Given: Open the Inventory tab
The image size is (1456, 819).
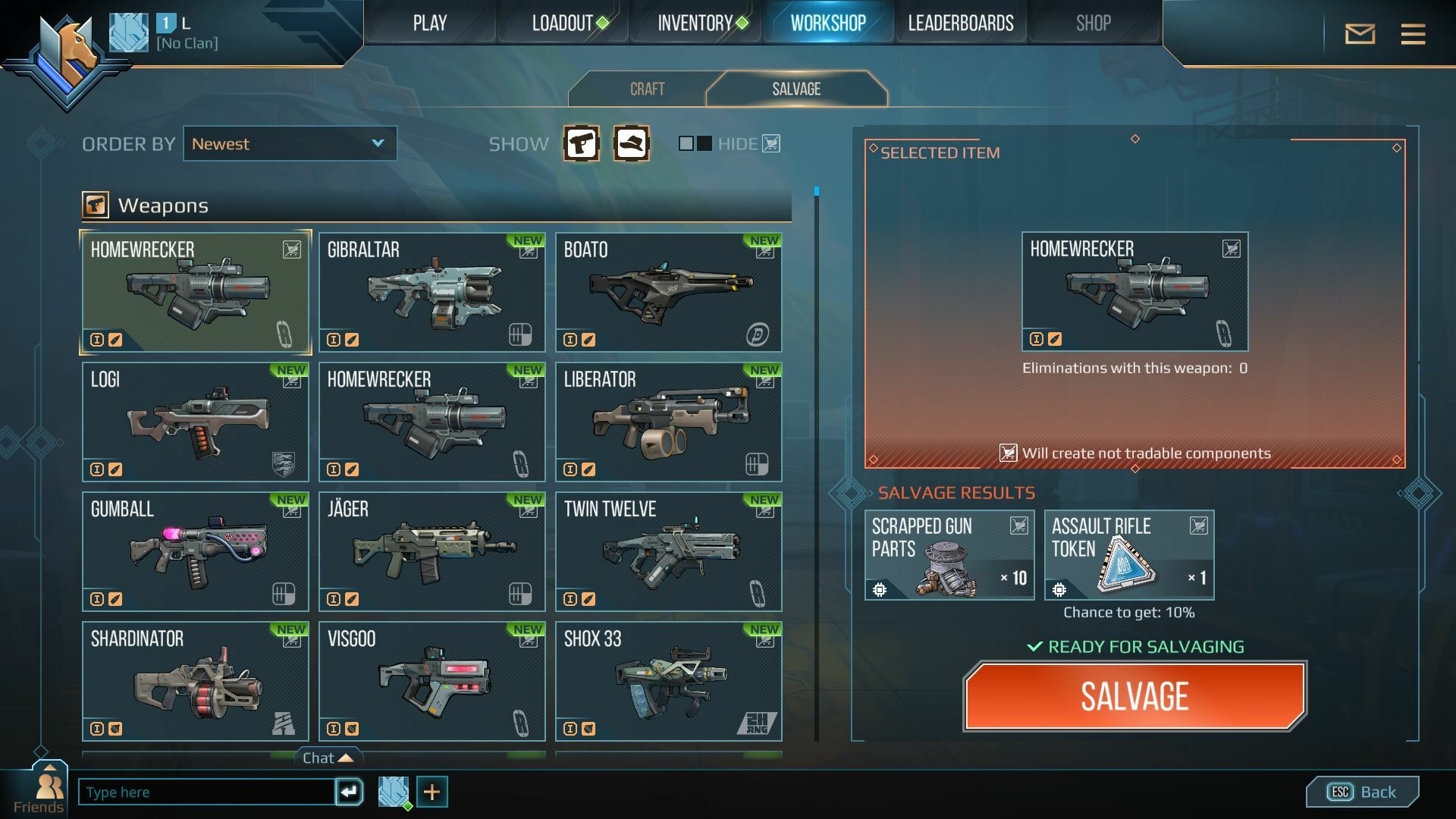Looking at the screenshot, I should pyautogui.click(x=695, y=24).
